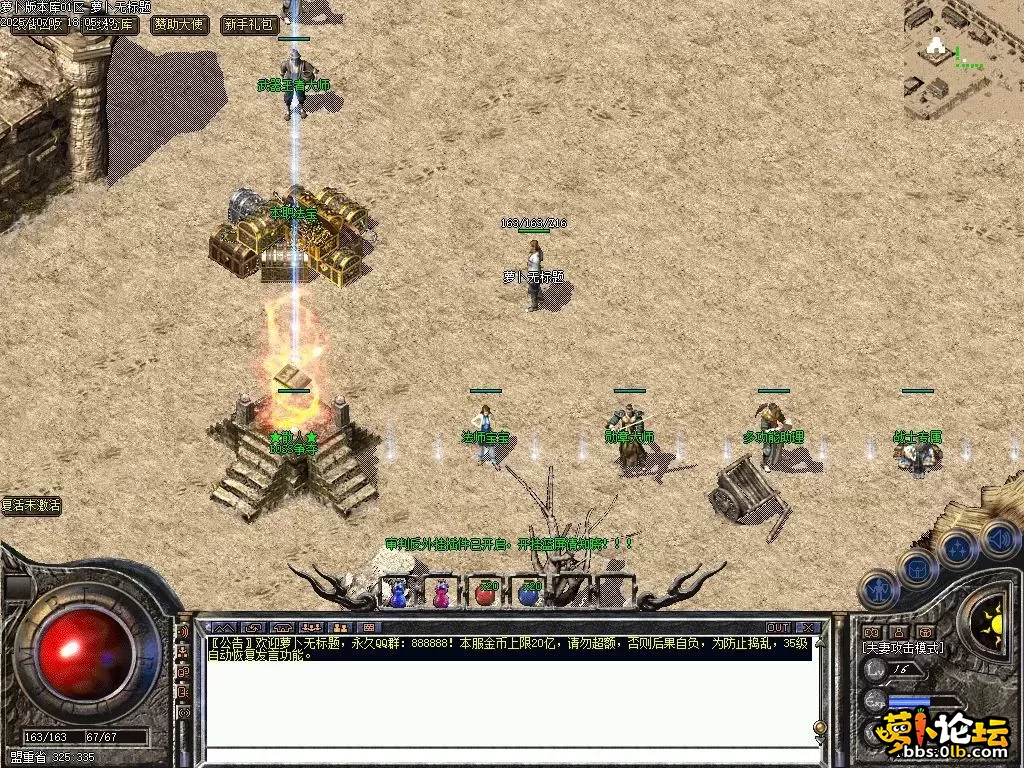The width and height of the screenshot is (1024, 768).
Task: Open the 新手礼包 newbie gift pack
Action: point(249,25)
